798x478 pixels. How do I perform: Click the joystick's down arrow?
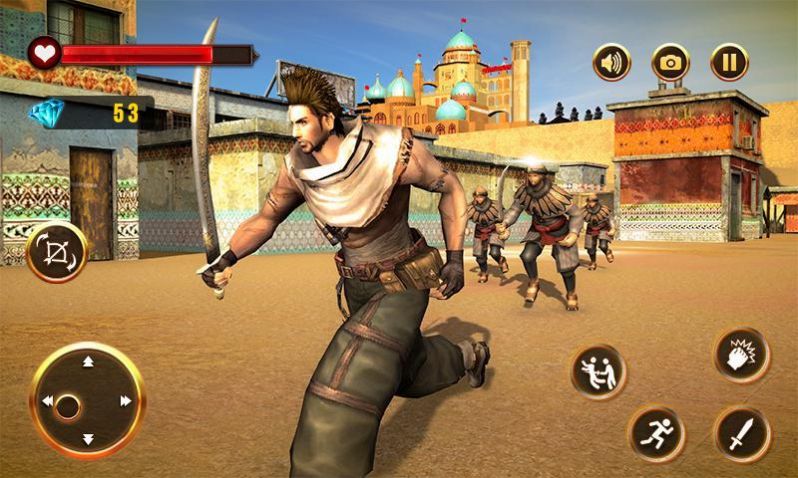(x=87, y=438)
